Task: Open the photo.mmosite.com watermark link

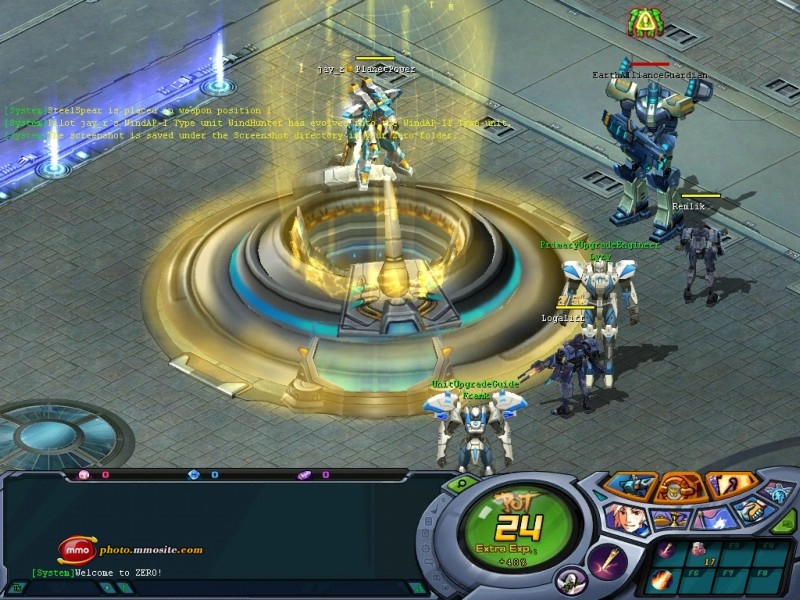Action: pos(131,549)
